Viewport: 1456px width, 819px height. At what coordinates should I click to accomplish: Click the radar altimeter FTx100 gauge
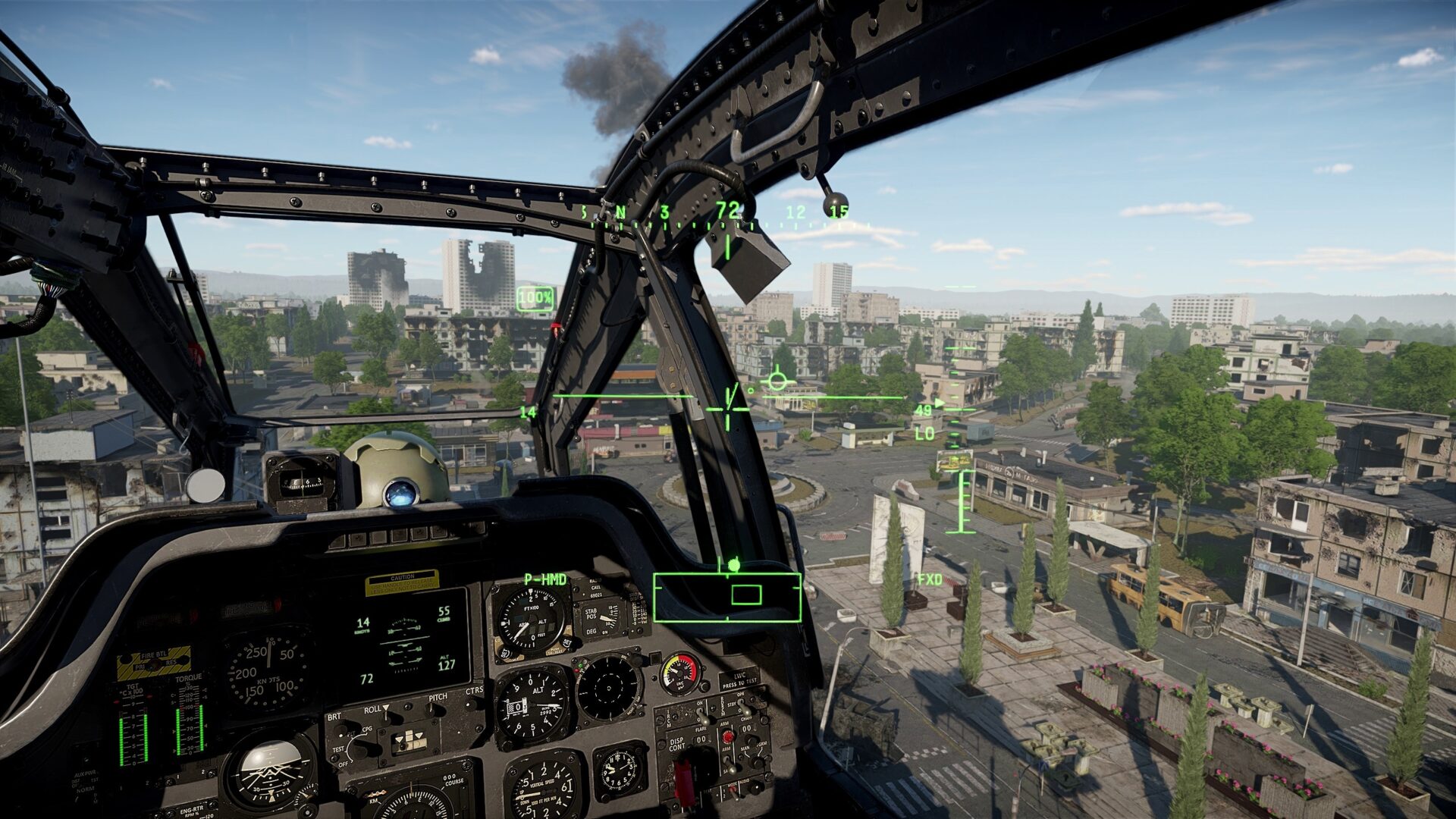530,619
